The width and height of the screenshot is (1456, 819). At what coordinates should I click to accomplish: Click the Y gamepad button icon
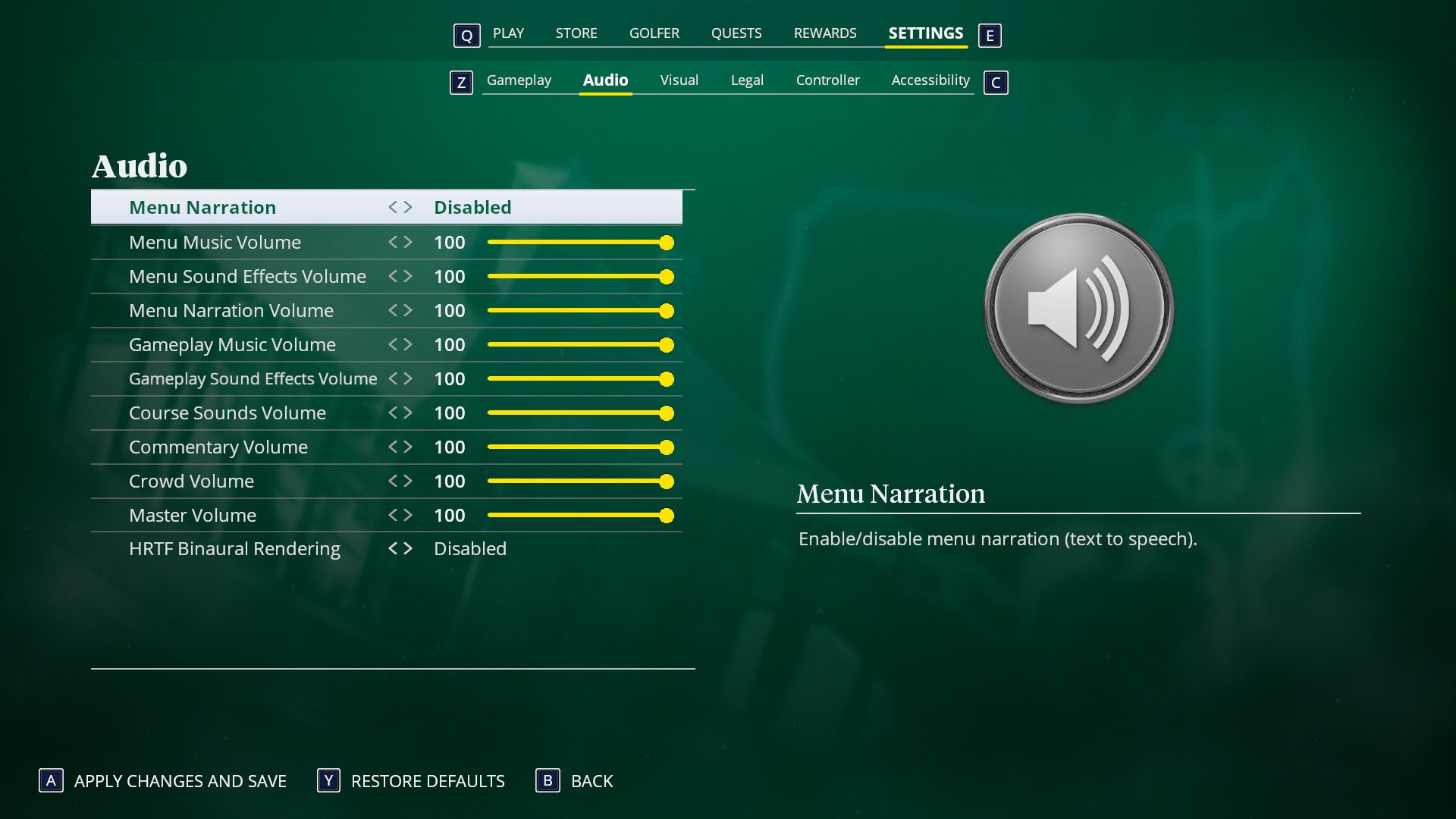[327, 781]
